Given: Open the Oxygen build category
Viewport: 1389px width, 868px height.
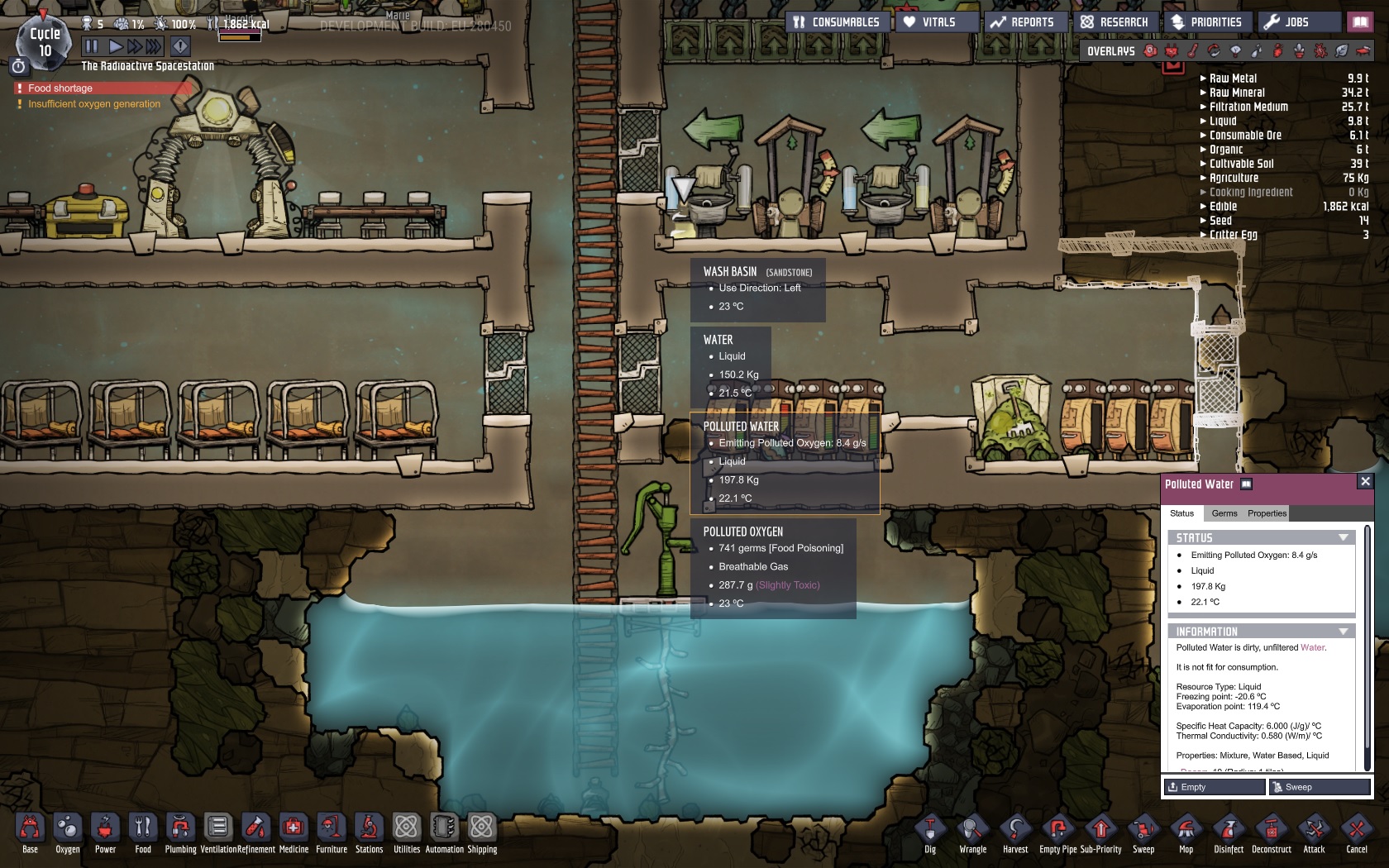Looking at the screenshot, I should click(68, 832).
